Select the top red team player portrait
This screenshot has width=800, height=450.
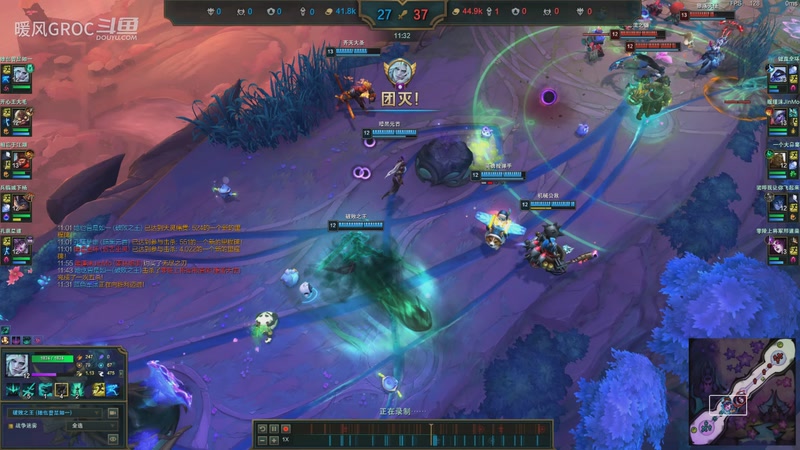(778, 74)
